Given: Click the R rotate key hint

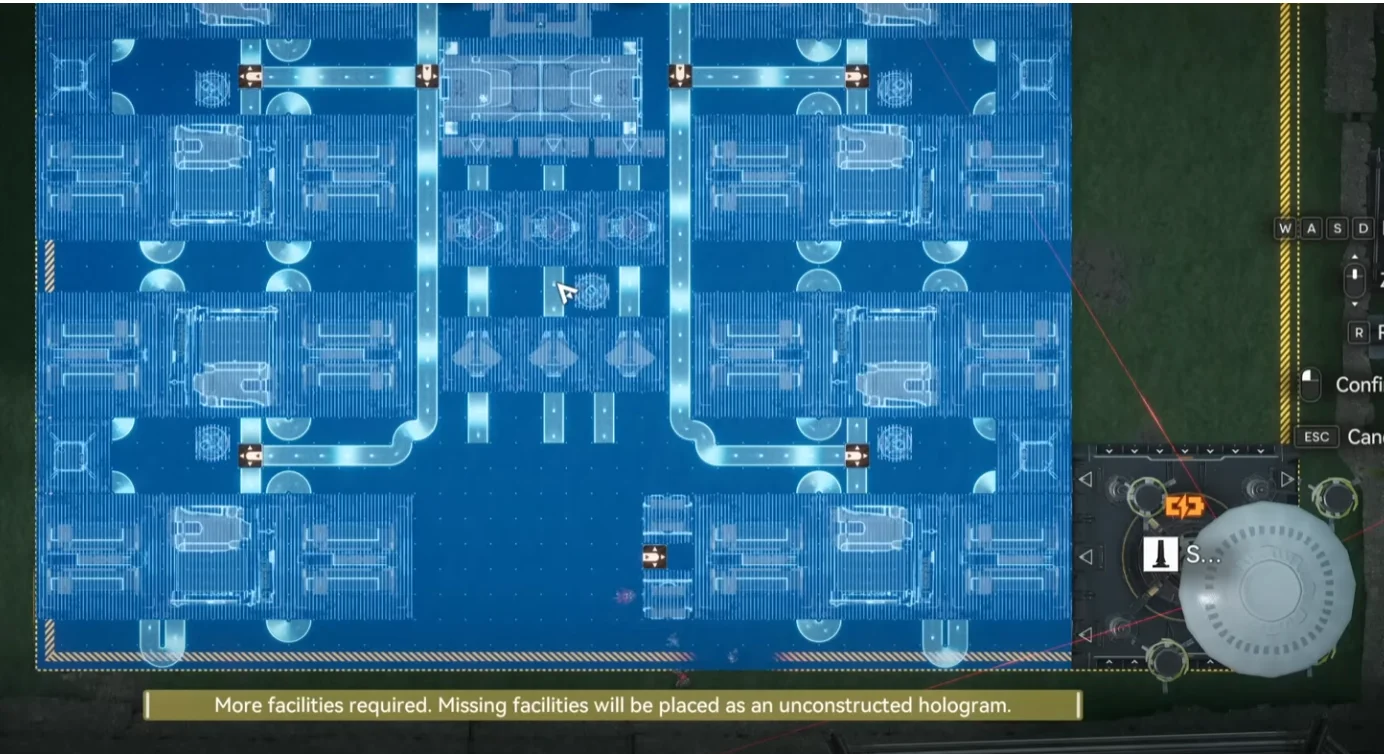Looking at the screenshot, I should click(1359, 332).
